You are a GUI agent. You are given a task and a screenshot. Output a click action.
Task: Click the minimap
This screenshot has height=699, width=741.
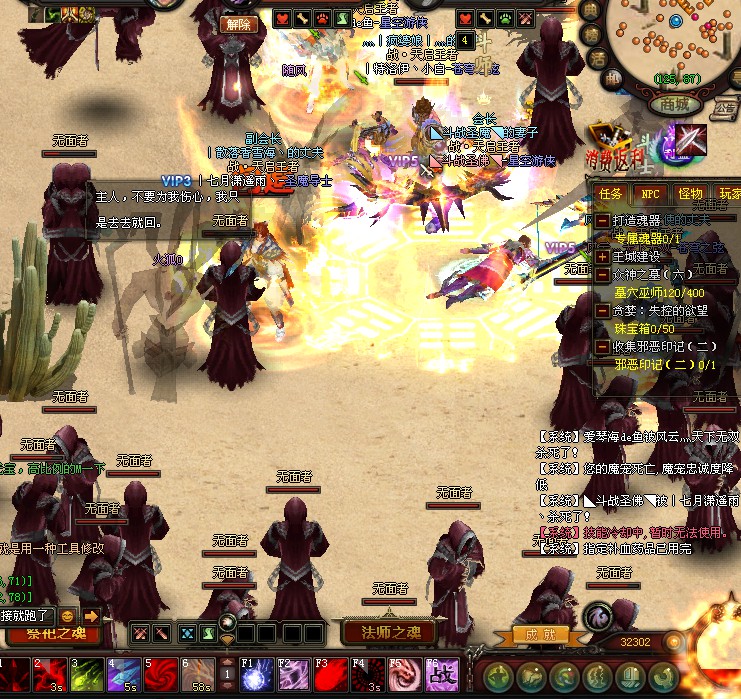pos(678,42)
